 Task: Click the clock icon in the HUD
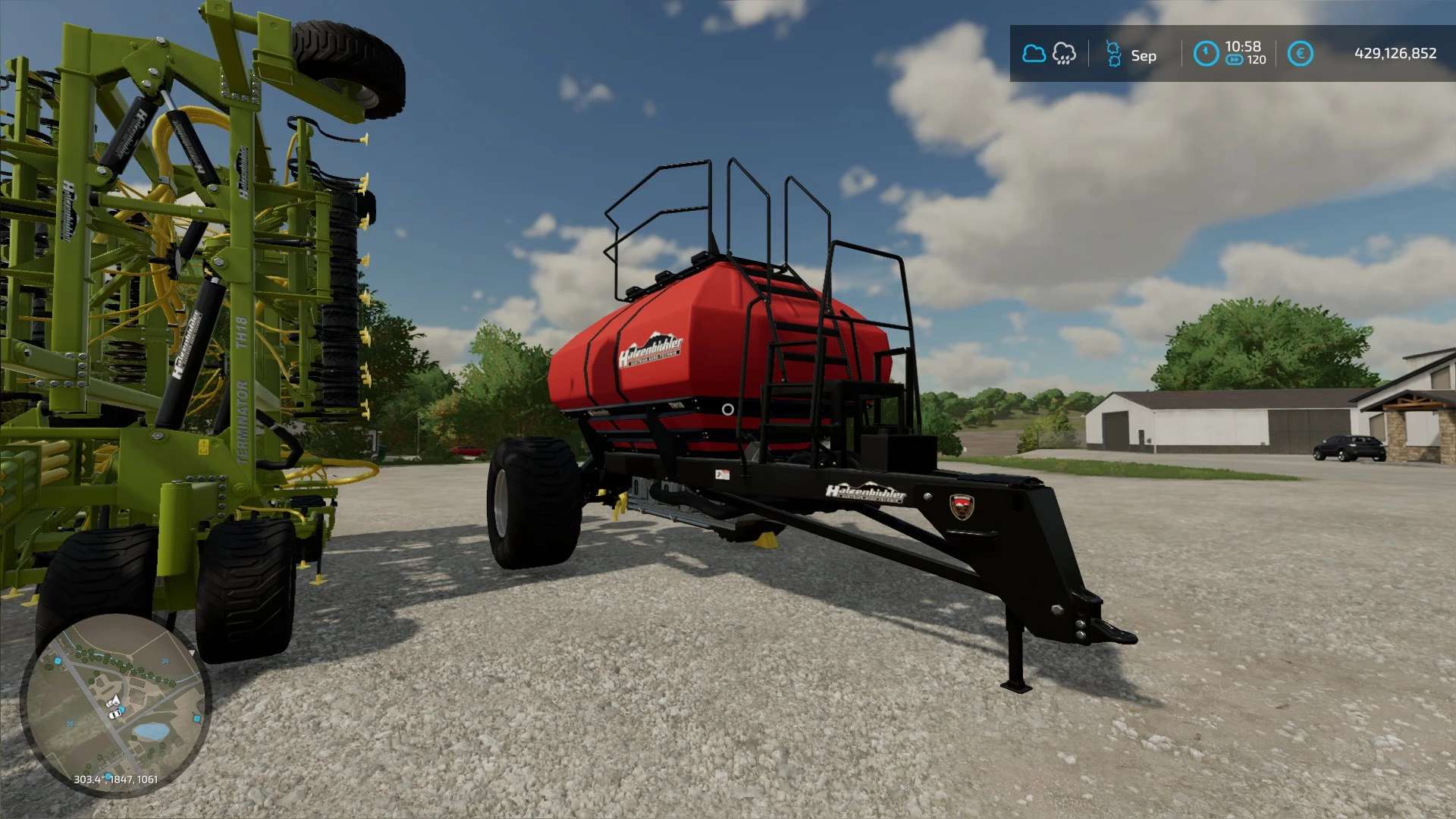click(1206, 54)
